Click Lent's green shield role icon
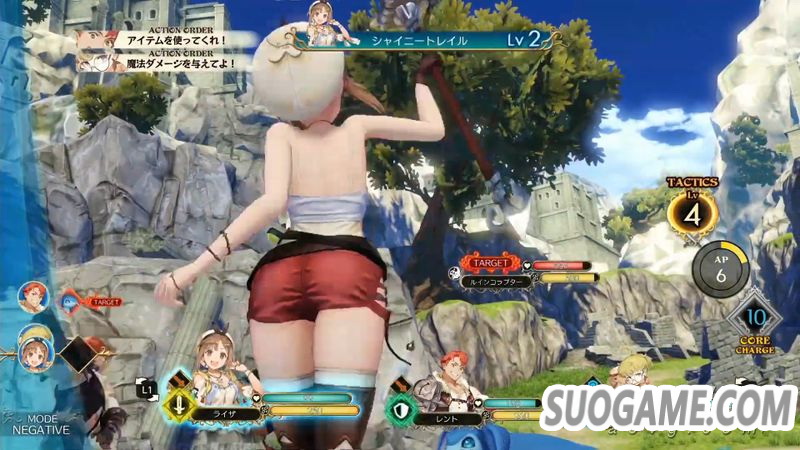This screenshot has width=800, height=450. (402, 411)
